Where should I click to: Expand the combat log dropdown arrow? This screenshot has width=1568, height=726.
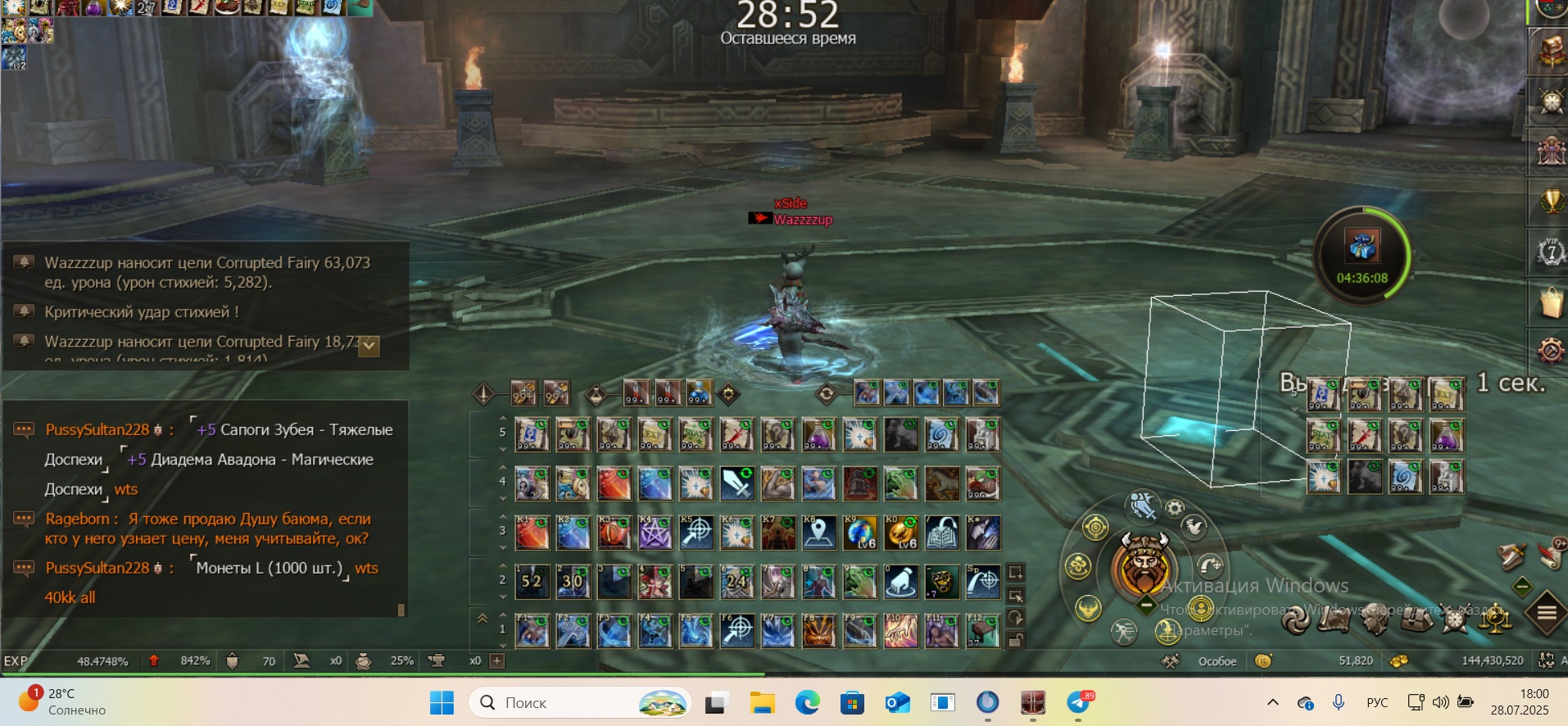tap(369, 346)
